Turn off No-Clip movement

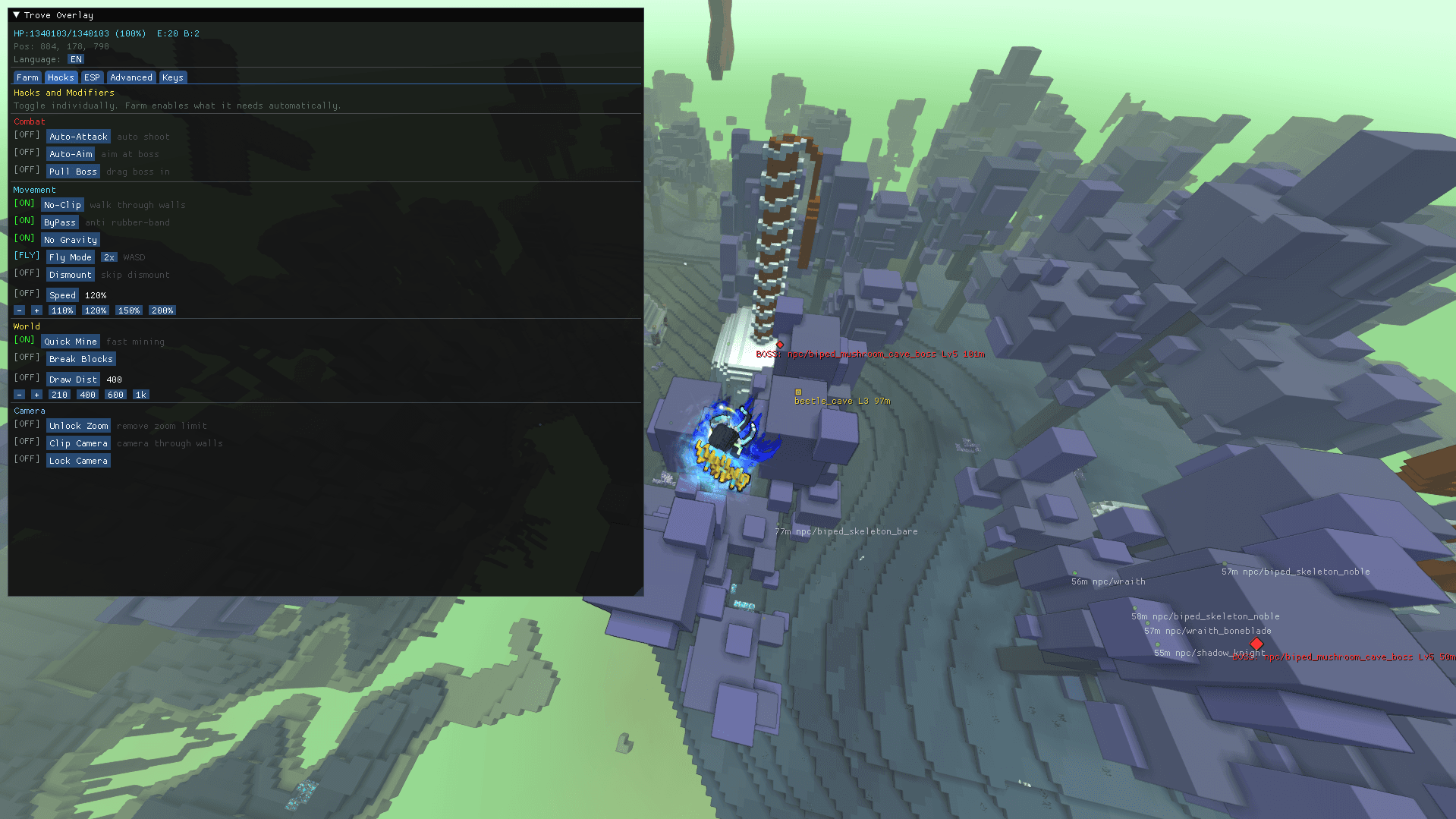pyautogui.click(x=62, y=205)
